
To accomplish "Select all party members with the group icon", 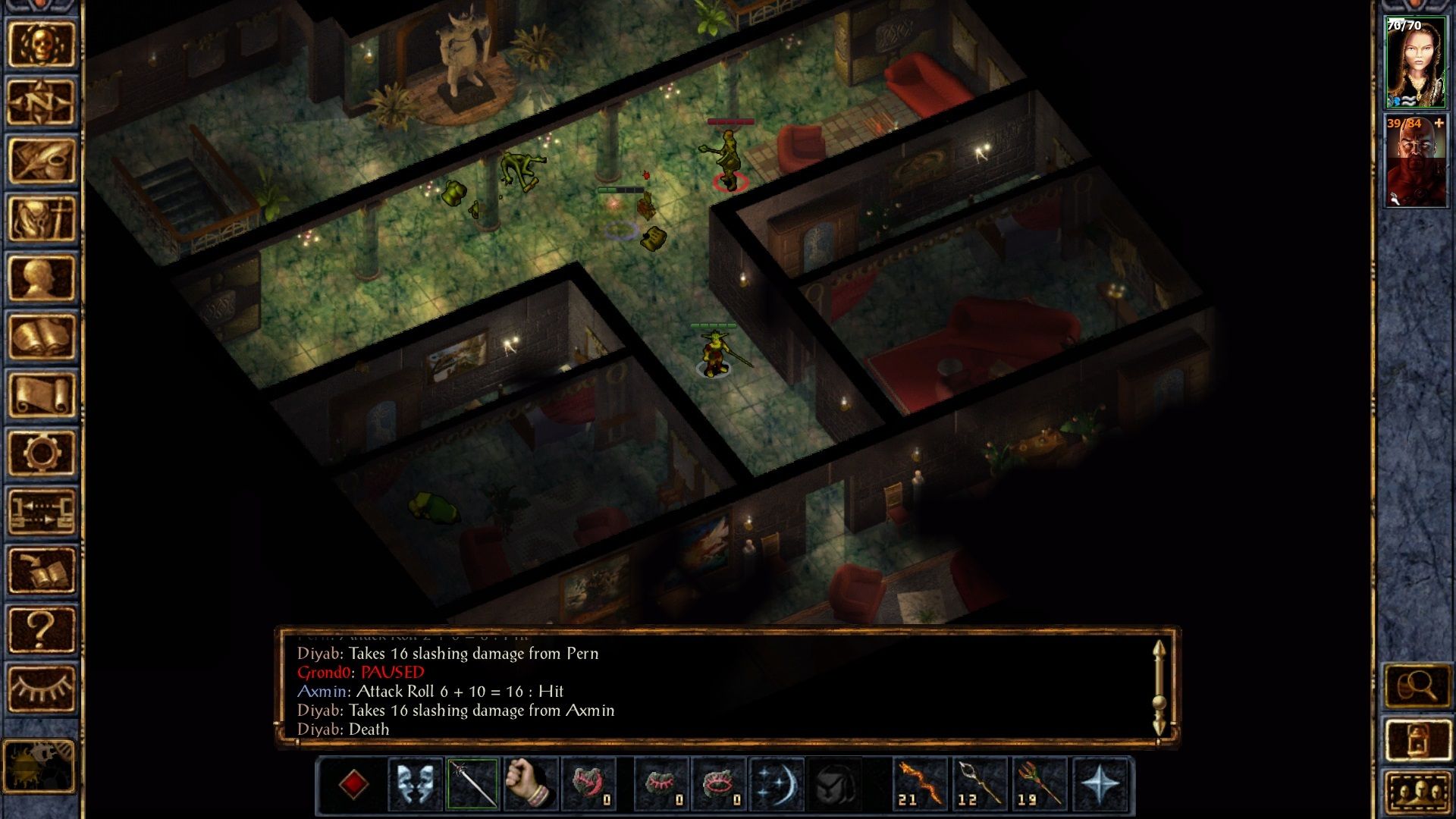I will click(1420, 791).
